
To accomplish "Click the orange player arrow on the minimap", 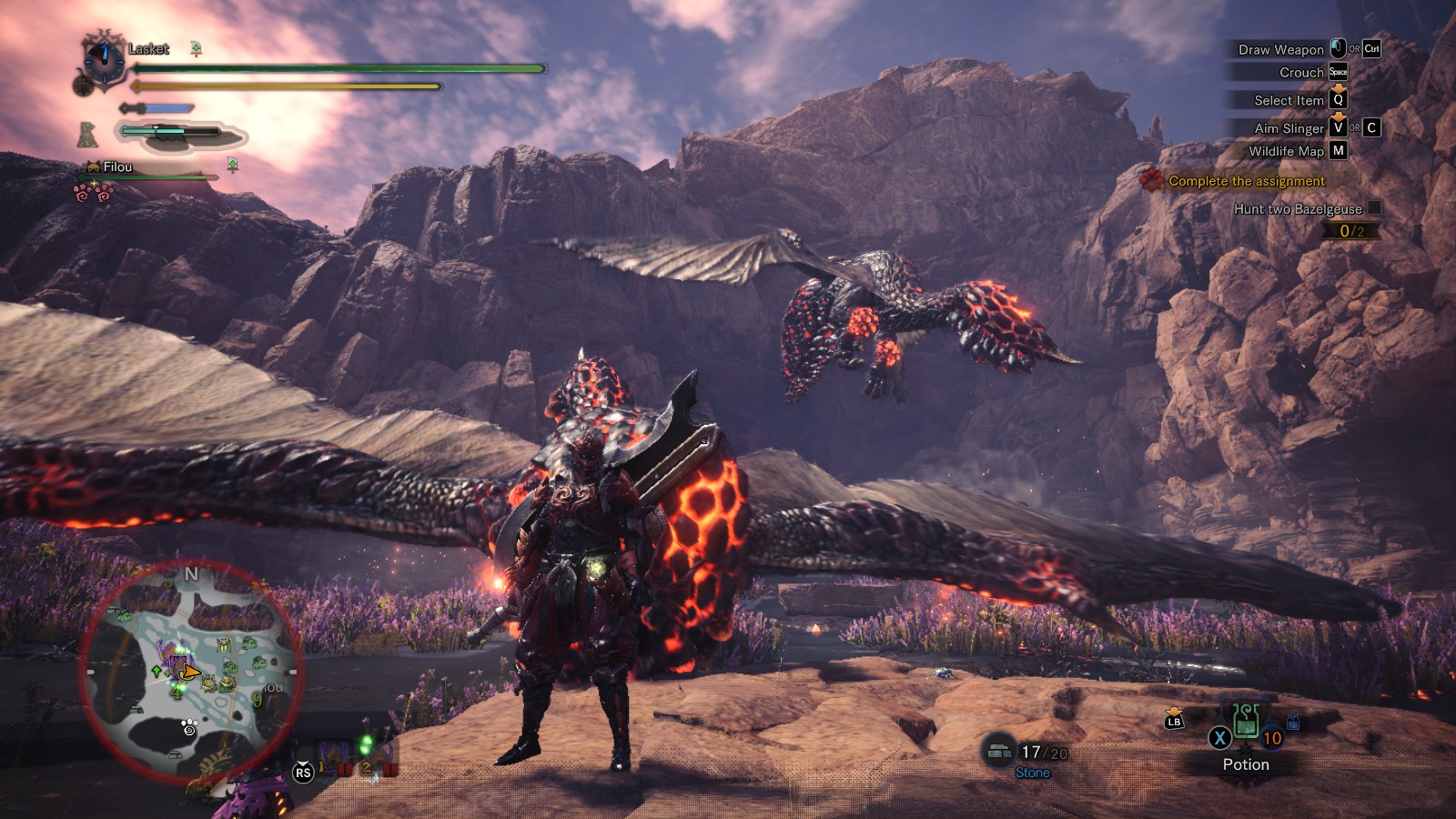I will pyautogui.click(x=189, y=672).
